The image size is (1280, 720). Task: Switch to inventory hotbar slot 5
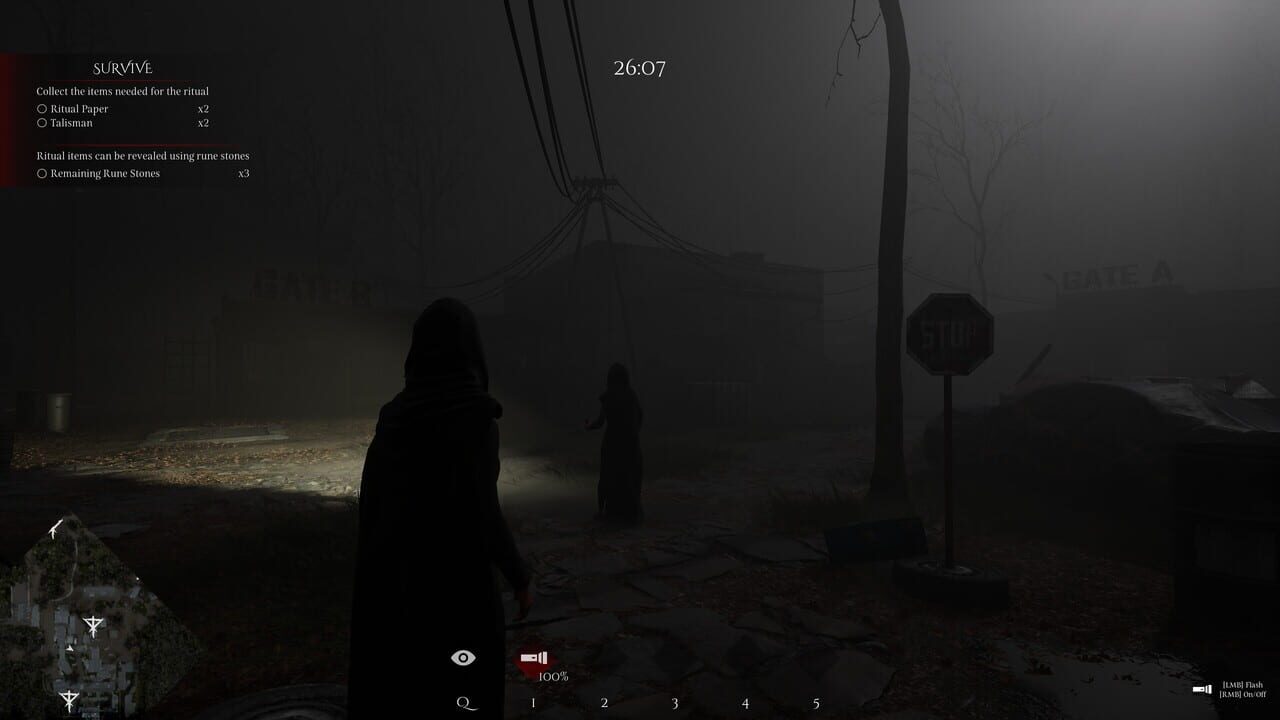(815, 703)
